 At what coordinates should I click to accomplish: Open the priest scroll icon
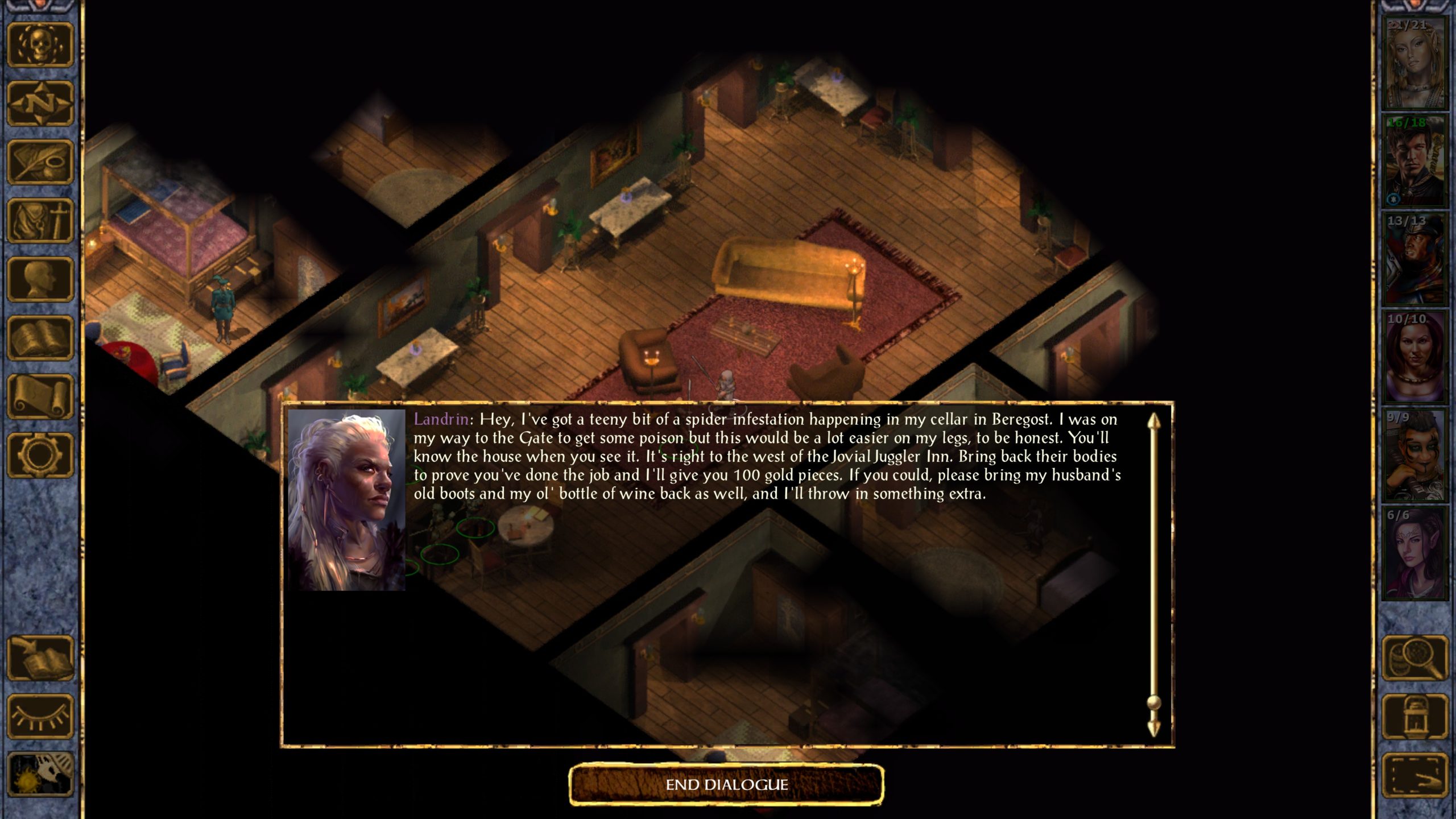[x=40, y=396]
